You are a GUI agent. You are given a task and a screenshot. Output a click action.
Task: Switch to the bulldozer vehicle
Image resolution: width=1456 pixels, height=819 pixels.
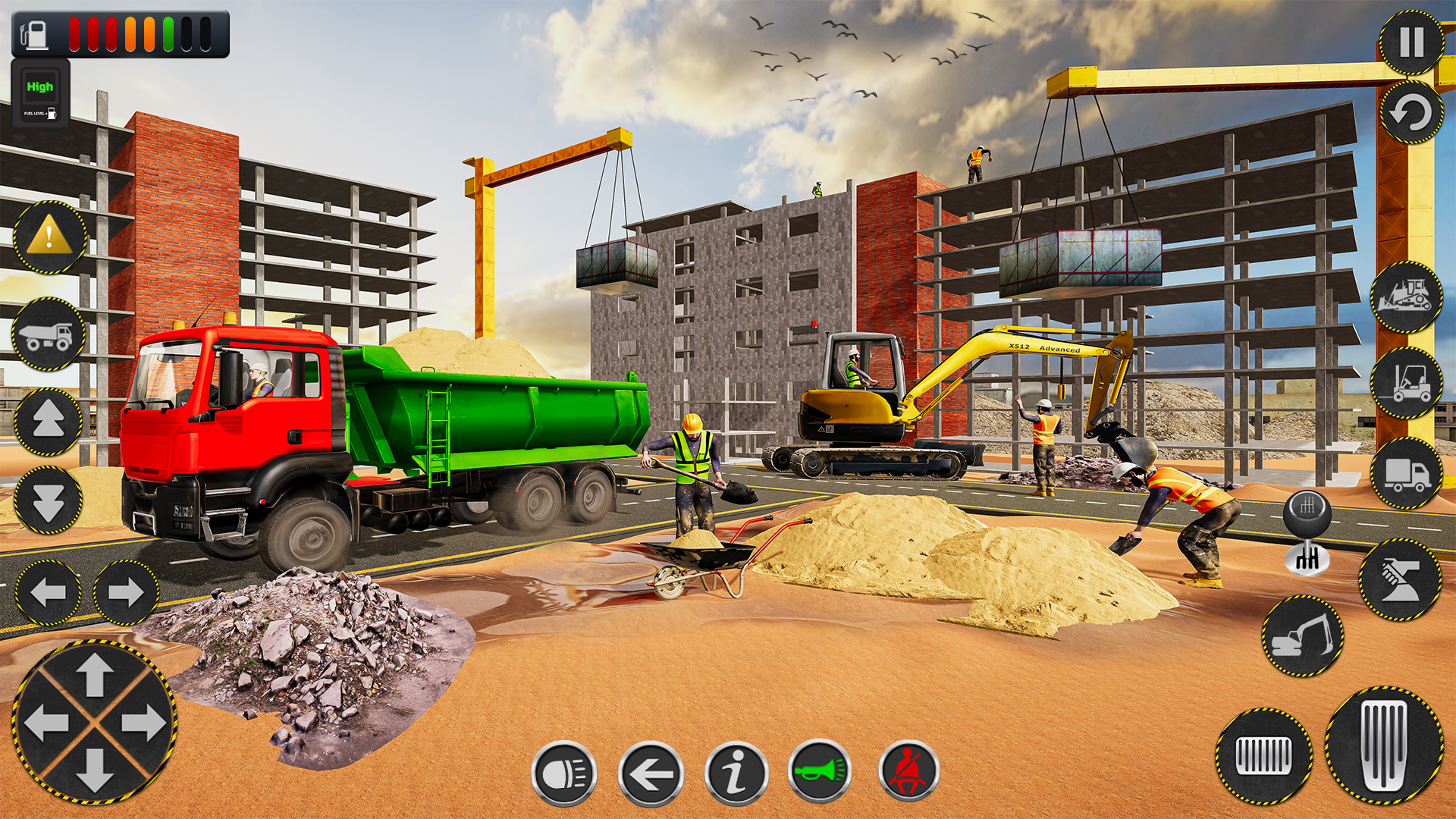(x=1406, y=297)
